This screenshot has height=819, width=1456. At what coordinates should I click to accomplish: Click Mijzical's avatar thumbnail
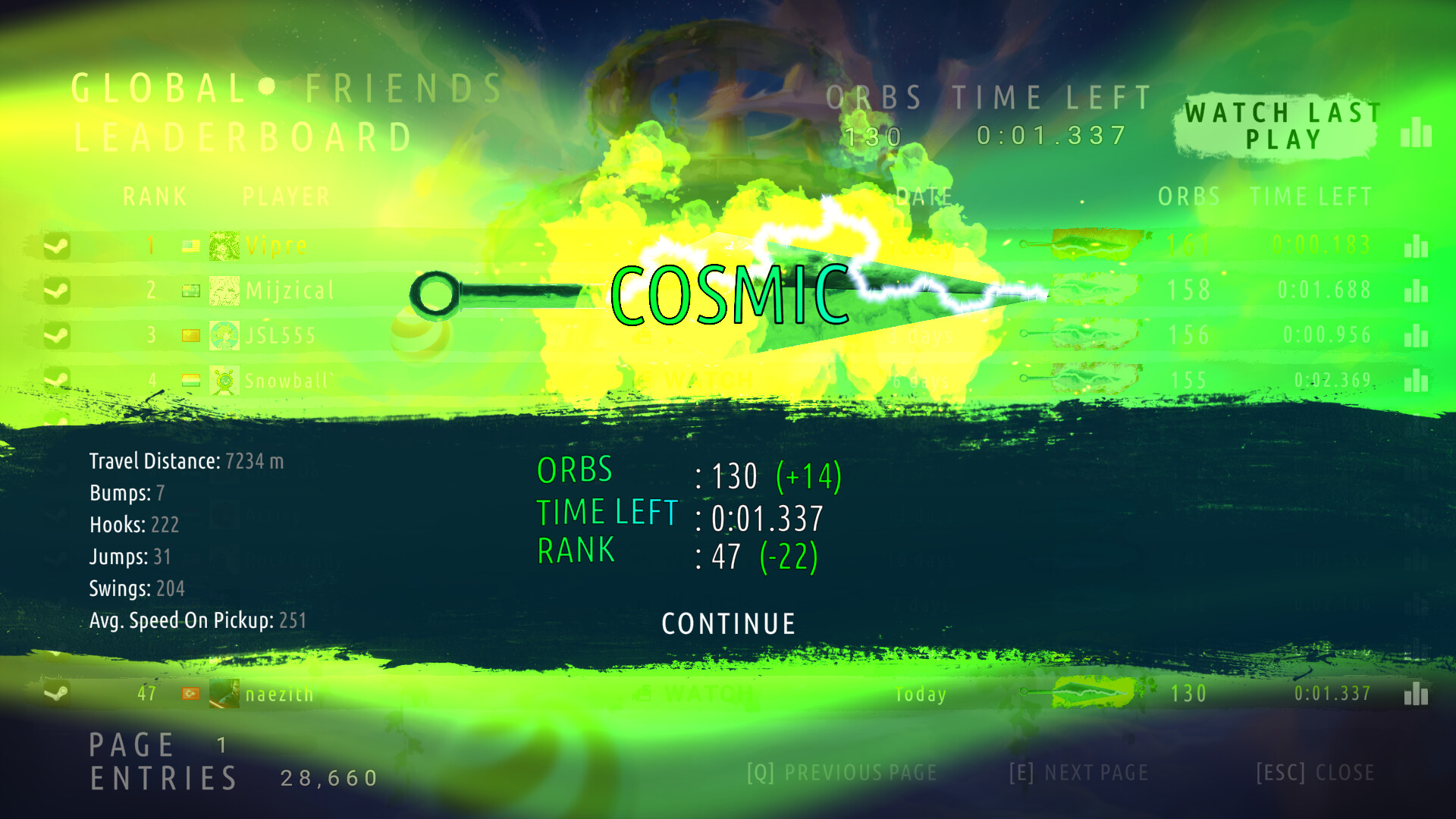click(224, 290)
